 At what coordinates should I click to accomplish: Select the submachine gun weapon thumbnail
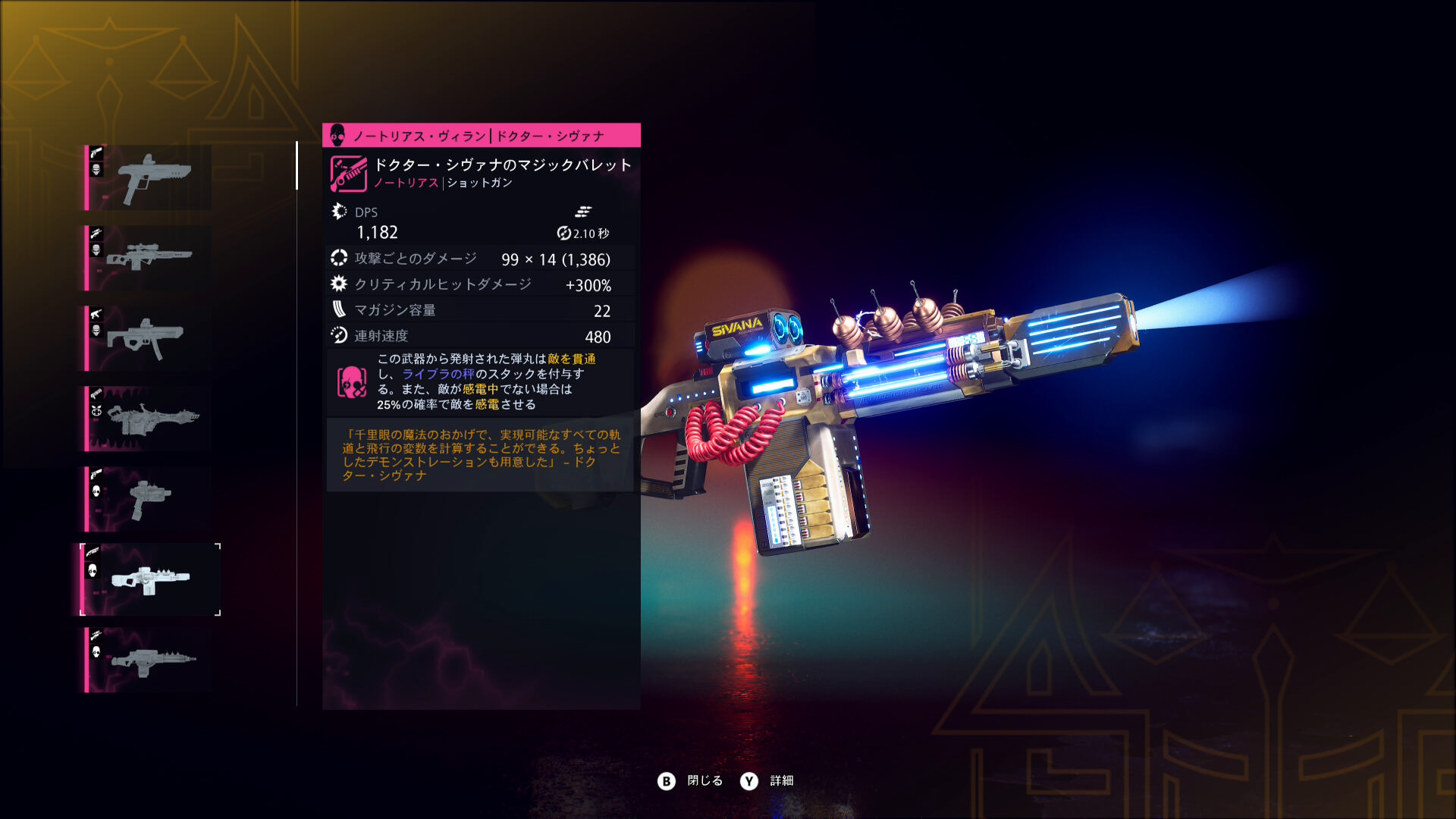tap(149, 338)
